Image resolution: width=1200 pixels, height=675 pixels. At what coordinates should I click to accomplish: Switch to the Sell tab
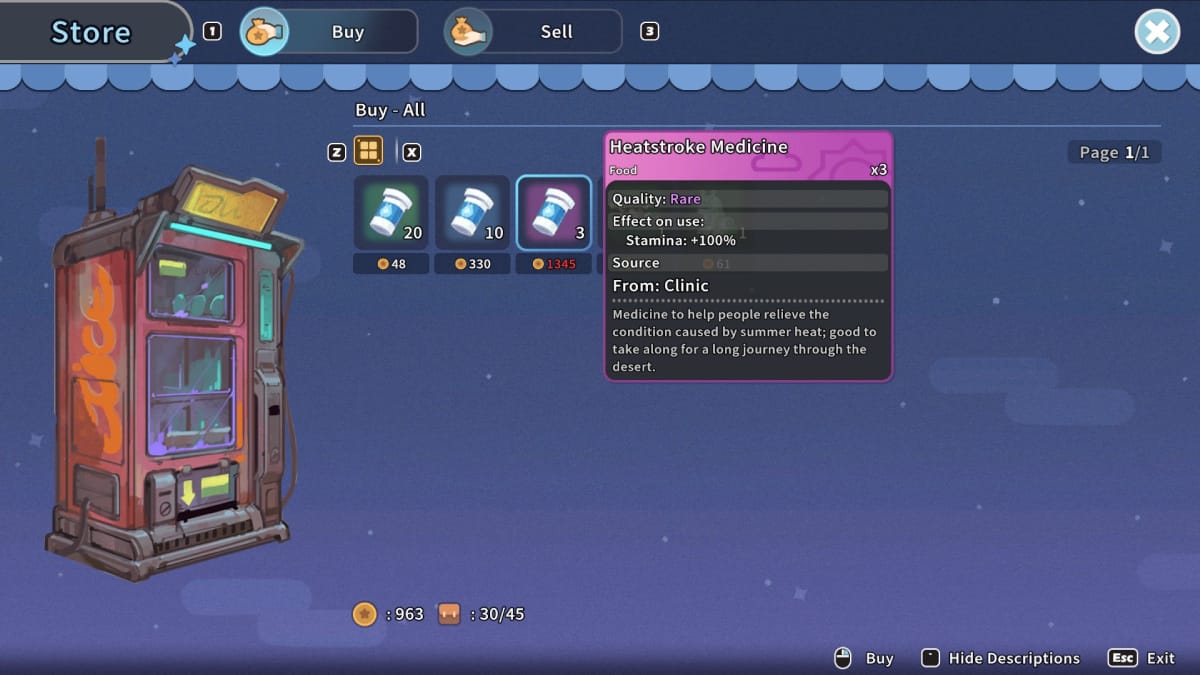(x=533, y=32)
